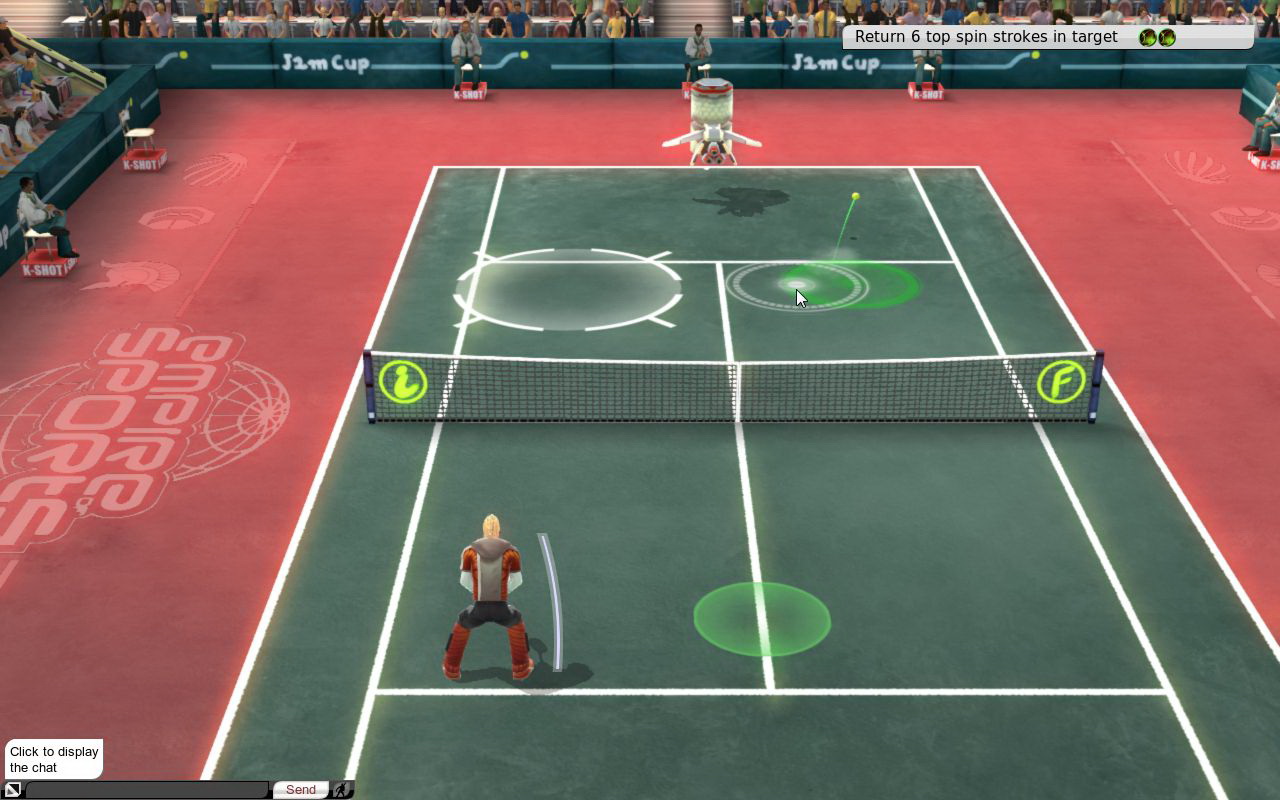Screen dimensions: 1280x800
Task: Focus the chat message input field
Action: point(147,790)
